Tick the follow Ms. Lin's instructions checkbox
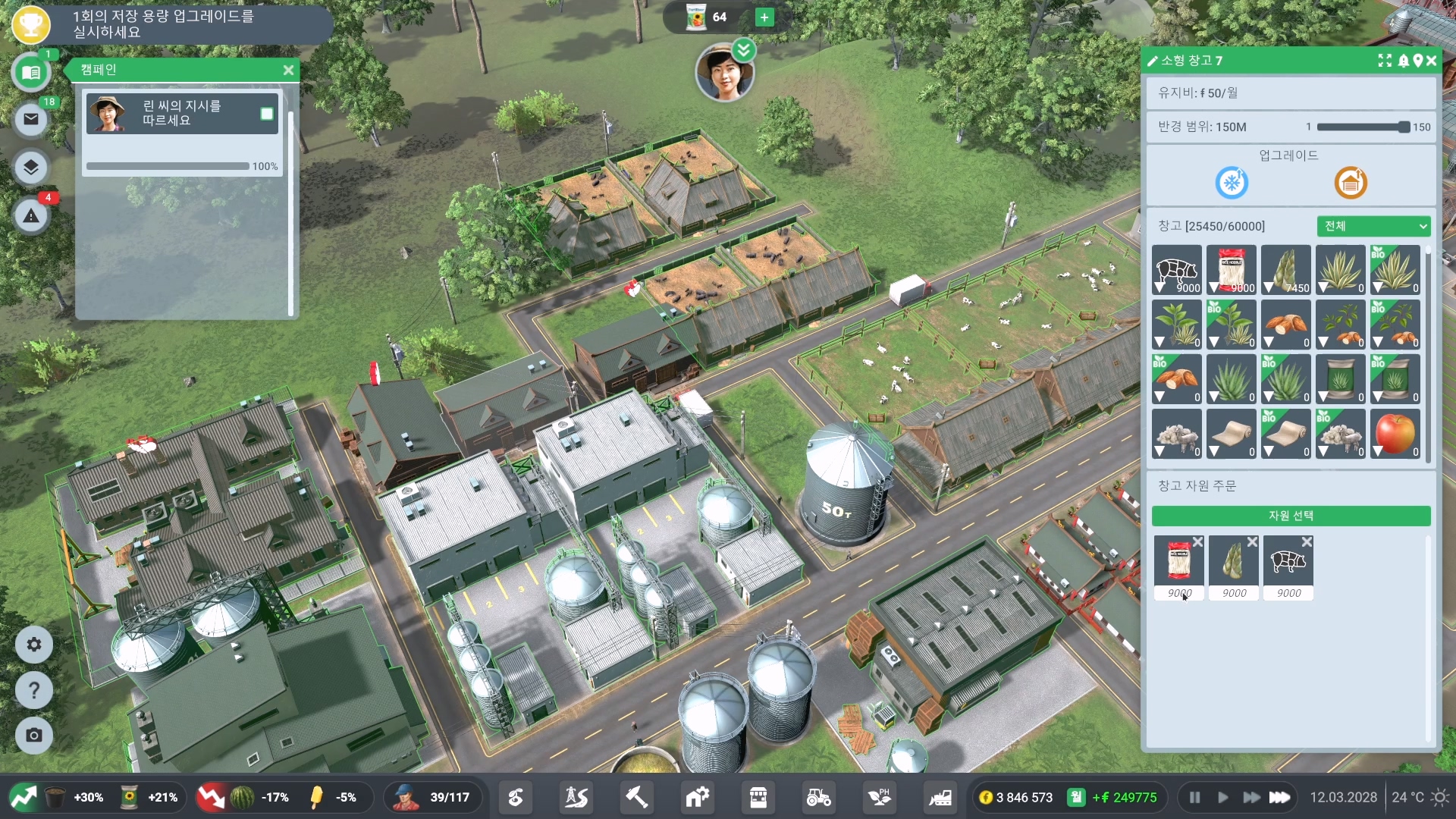This screenshot has height=819, width=1456. [267, 114]
